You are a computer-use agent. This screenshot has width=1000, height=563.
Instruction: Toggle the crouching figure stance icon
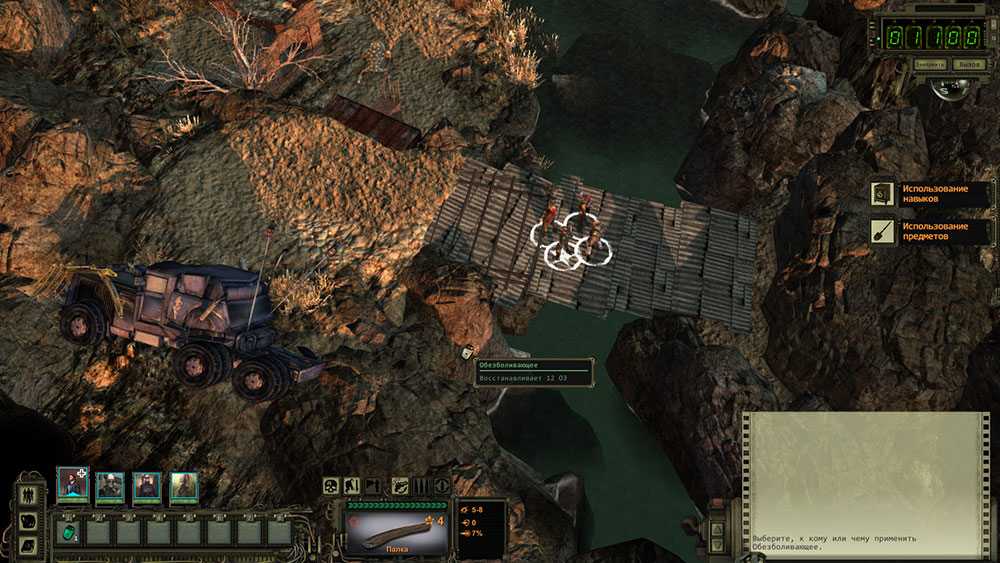coord(354,486)
